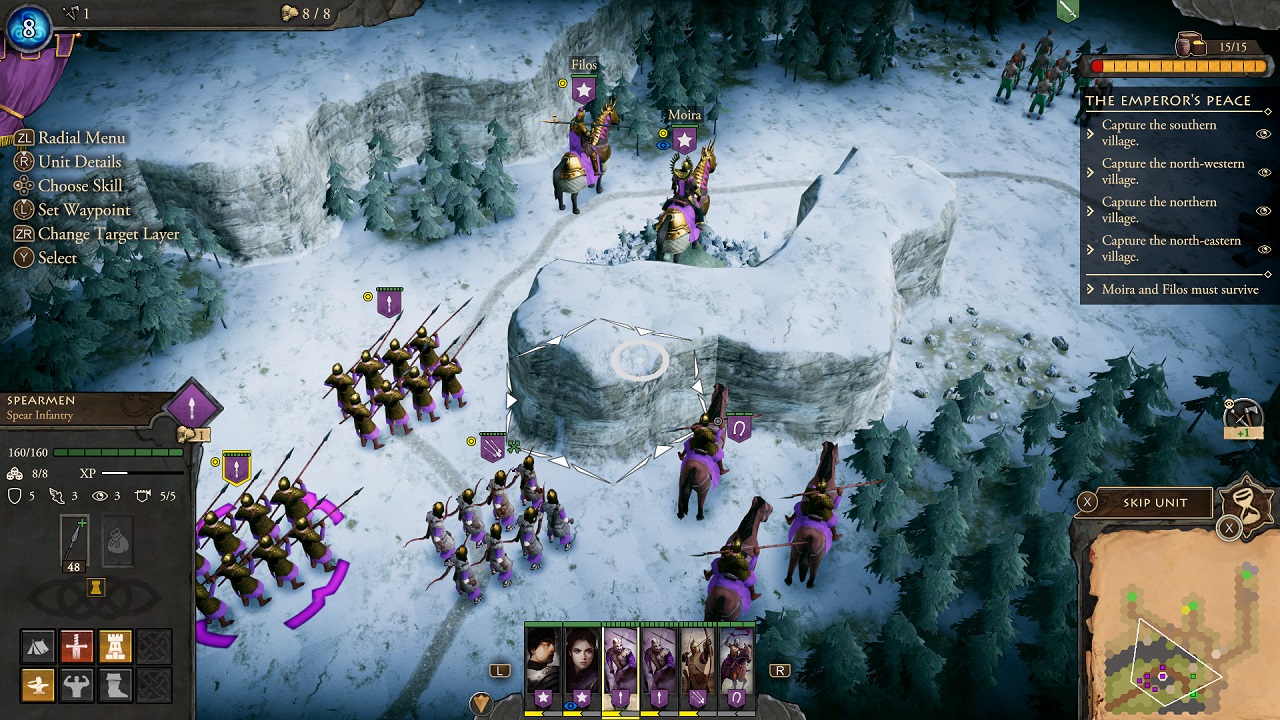
Task: Switch to next unit with the R tab
Action: 778,669
